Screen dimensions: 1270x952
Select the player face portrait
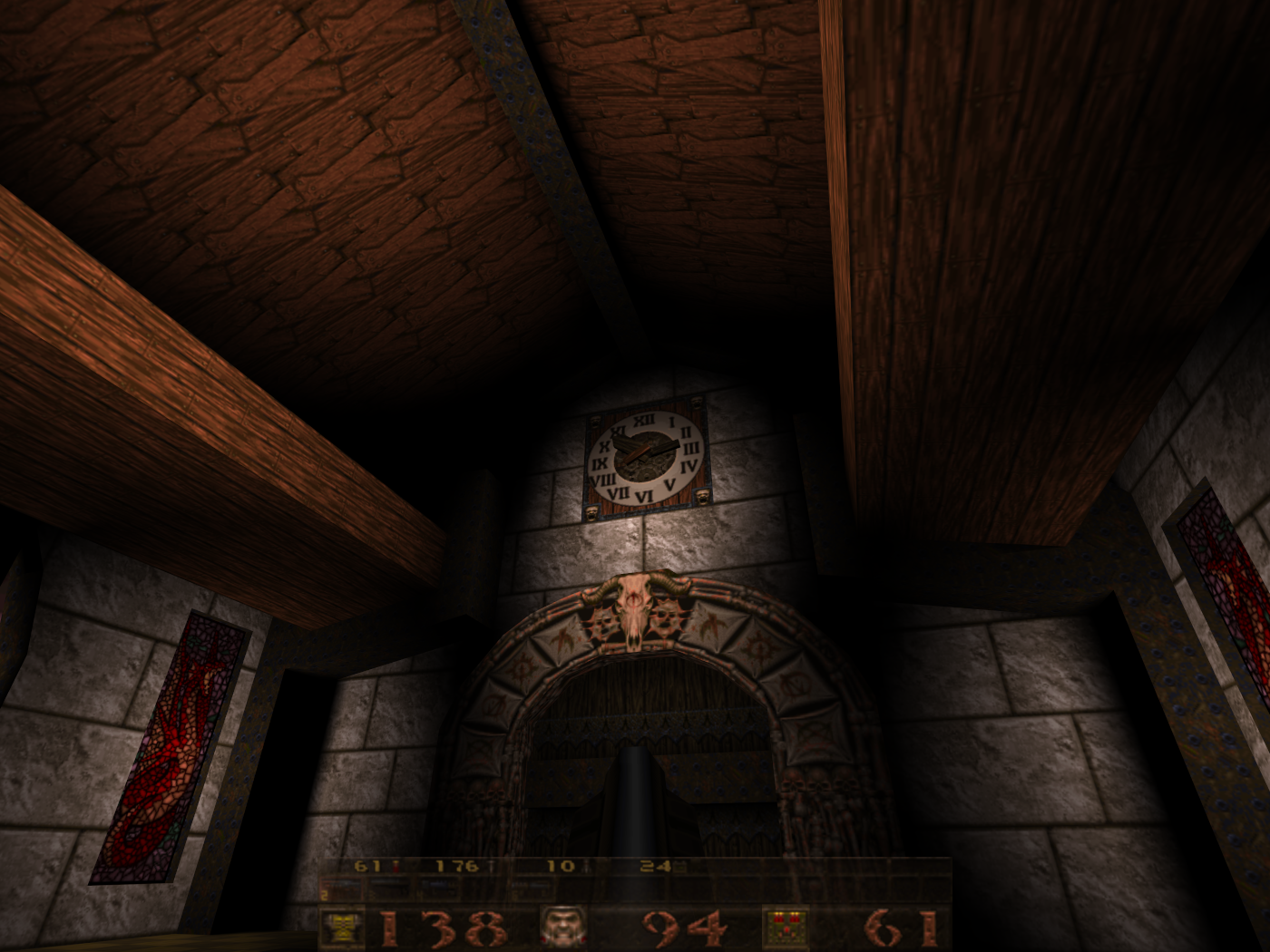coord(563,928)
